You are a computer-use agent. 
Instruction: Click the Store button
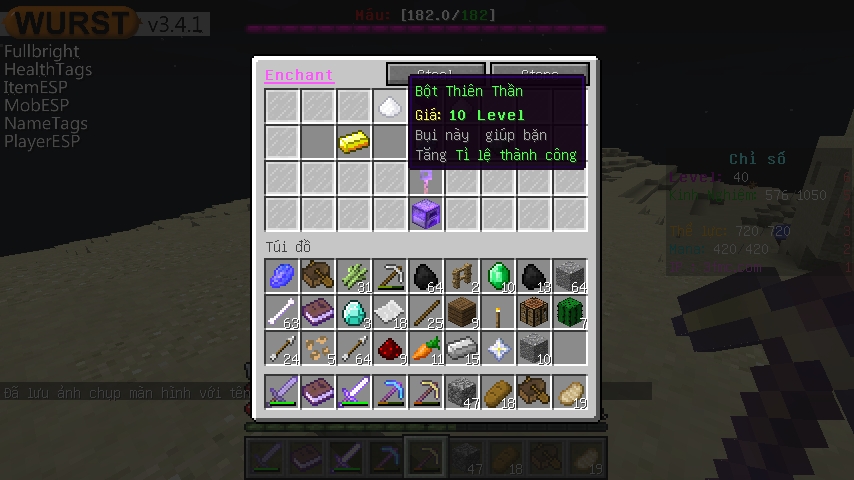[x=539, y=73]
